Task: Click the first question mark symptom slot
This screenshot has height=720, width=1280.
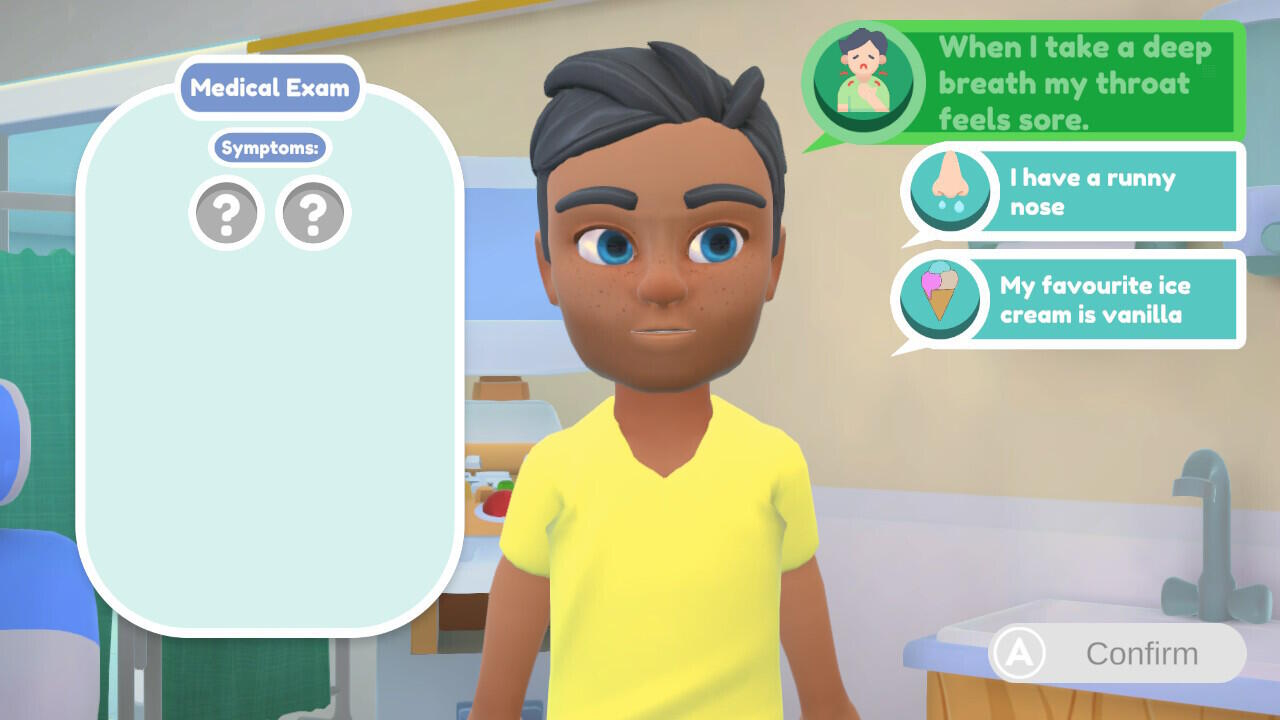Action: 226,212
